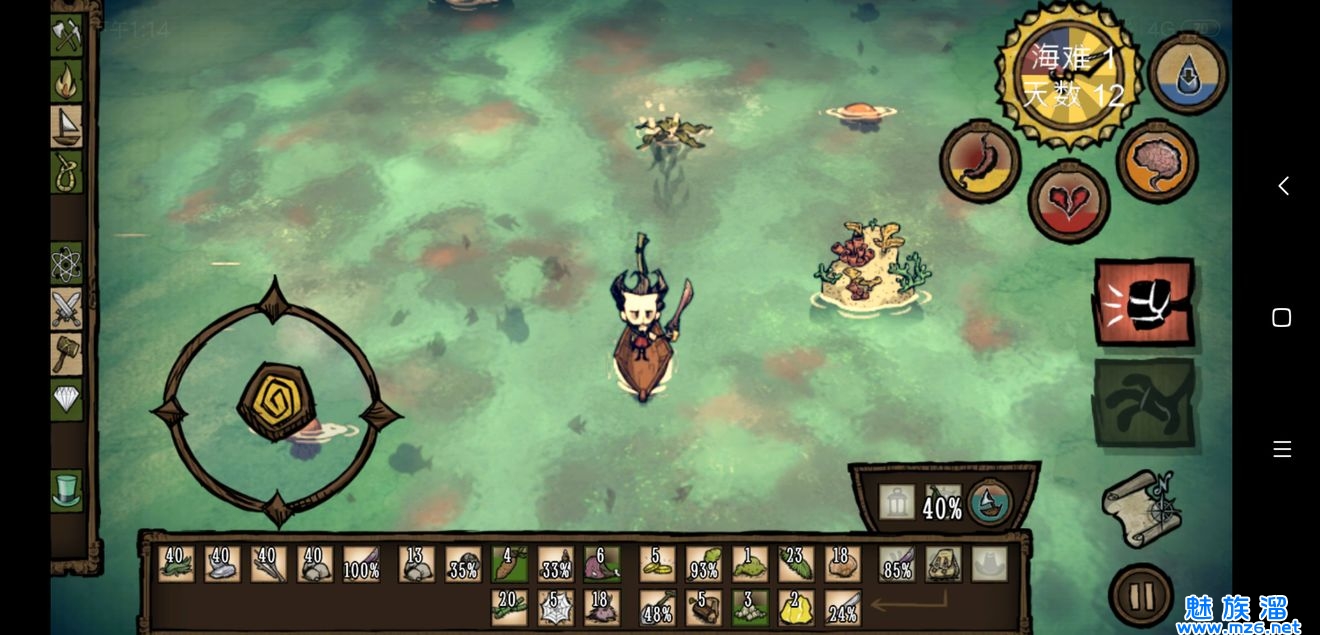Switch to the crossed swords Fight tab

66,308
